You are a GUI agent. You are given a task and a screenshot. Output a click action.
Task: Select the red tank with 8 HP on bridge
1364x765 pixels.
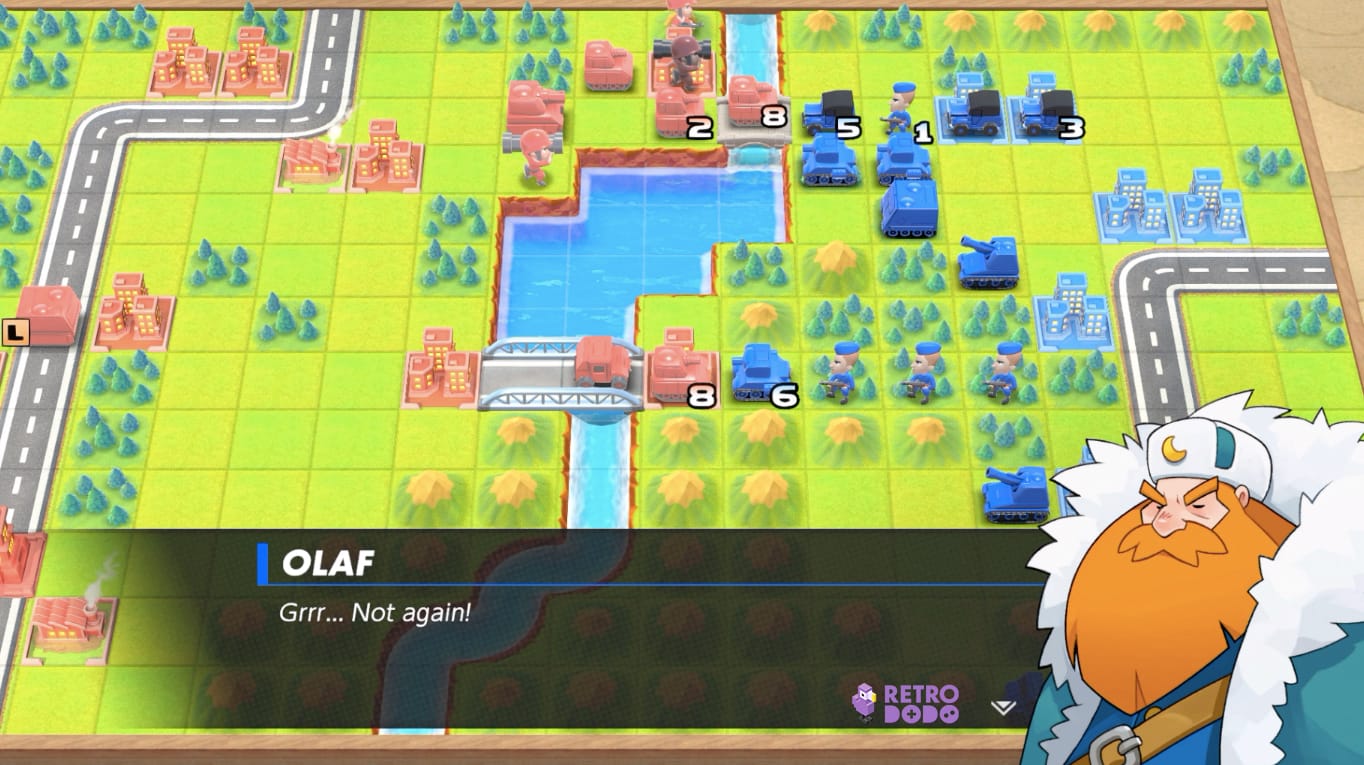752,98
